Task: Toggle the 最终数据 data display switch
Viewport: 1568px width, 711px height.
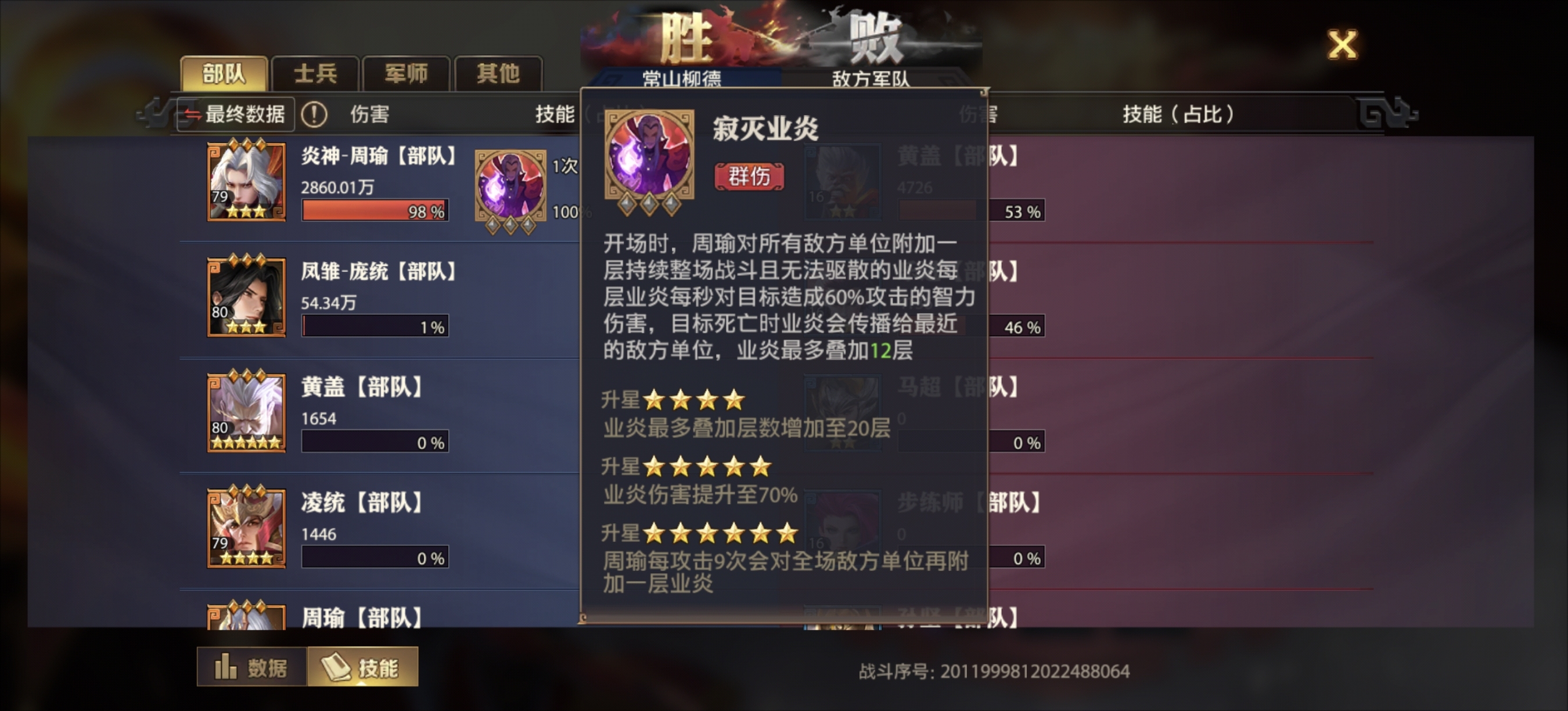Action: pos(238,114)
